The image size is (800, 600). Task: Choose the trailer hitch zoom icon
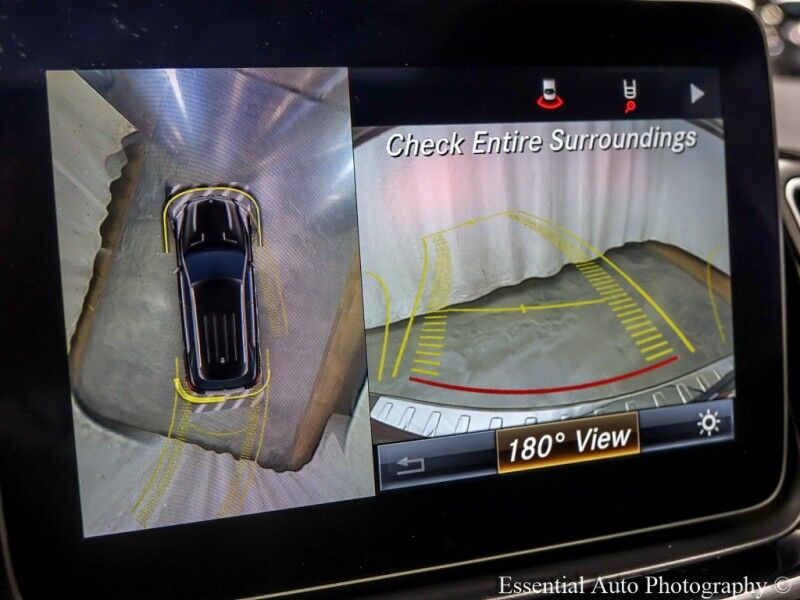click(x=629, y=94)
